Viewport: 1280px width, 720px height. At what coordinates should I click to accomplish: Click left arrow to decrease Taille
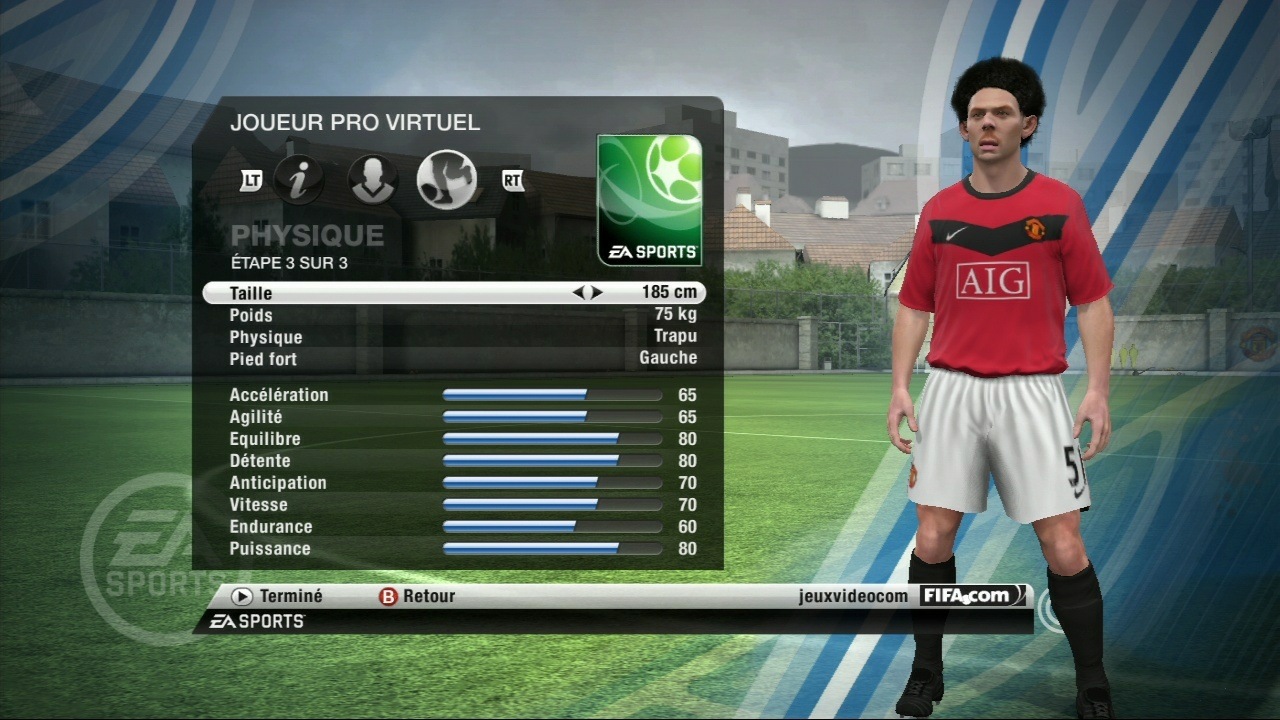pos(581,292)
